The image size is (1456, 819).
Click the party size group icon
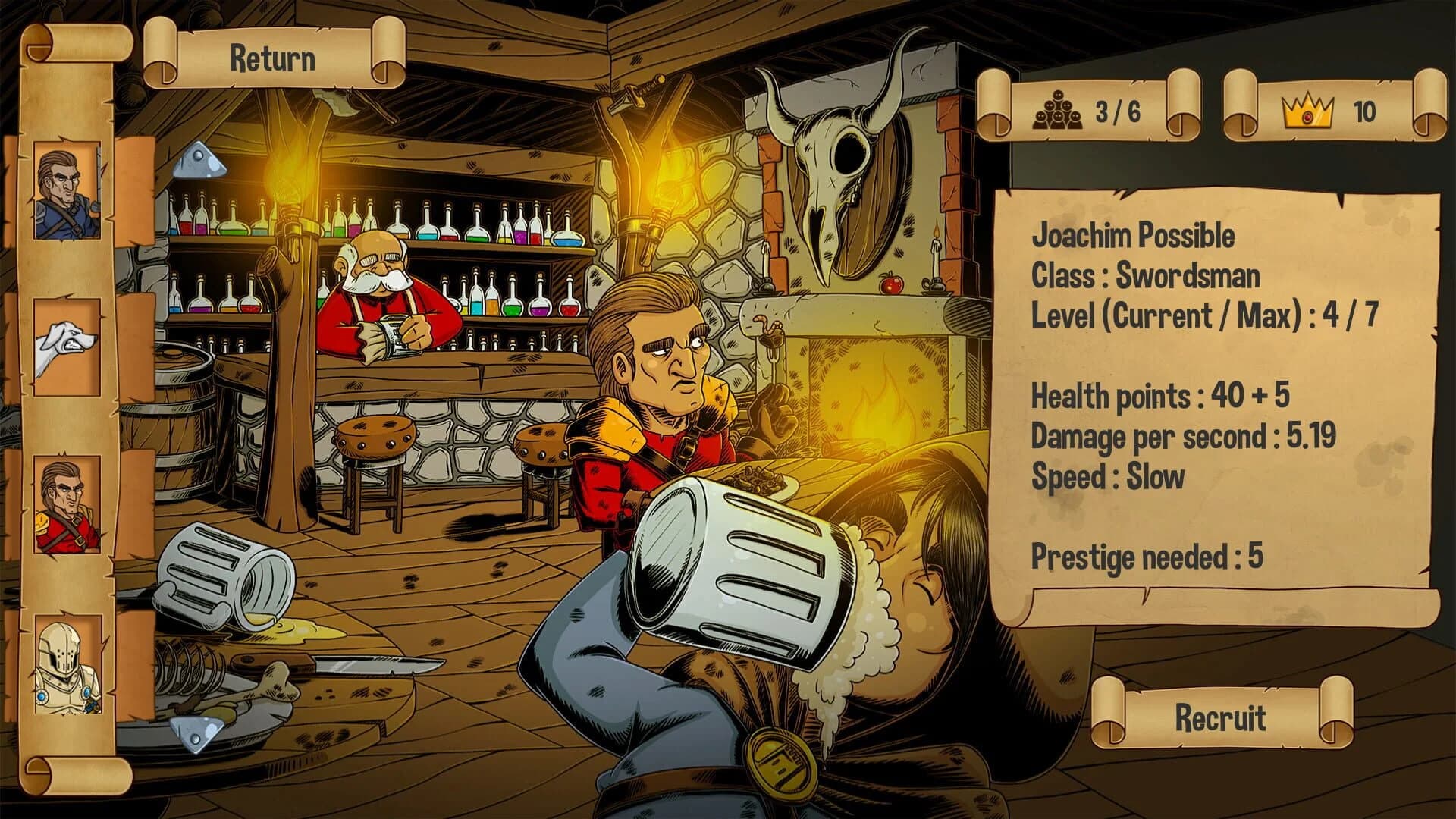tap(1058, 111)
